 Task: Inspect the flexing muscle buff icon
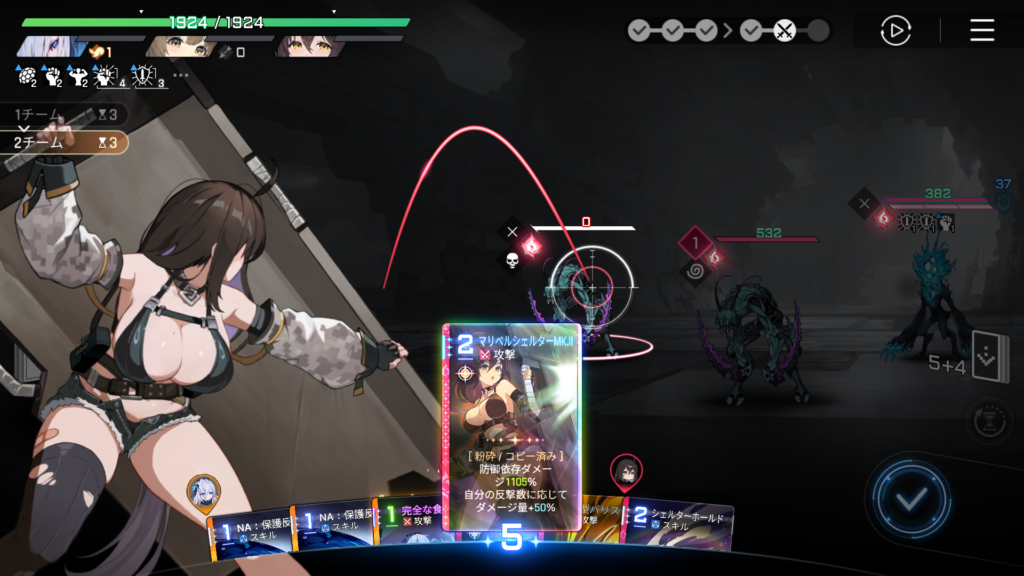click(77, 75)
